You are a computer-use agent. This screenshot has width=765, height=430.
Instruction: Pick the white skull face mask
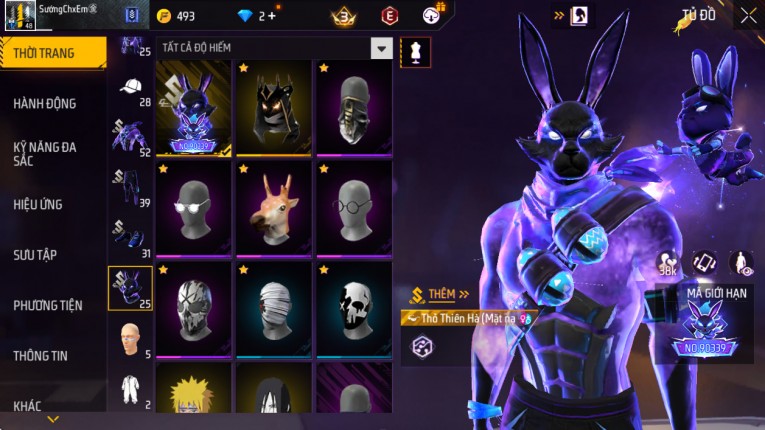(354, 306)
